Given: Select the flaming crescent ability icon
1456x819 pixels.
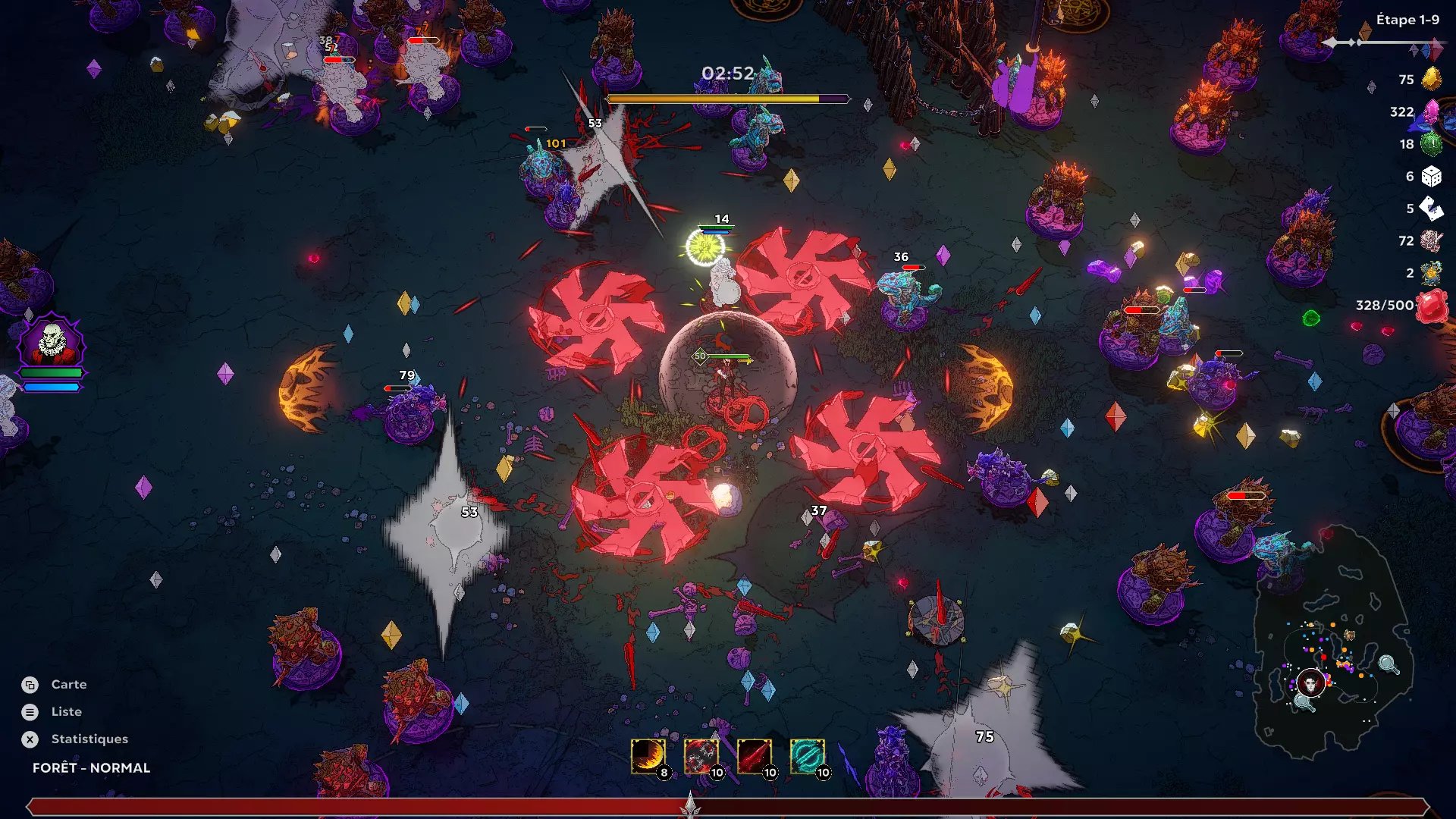Looking at the screenshot, I should tap(648, 756).
